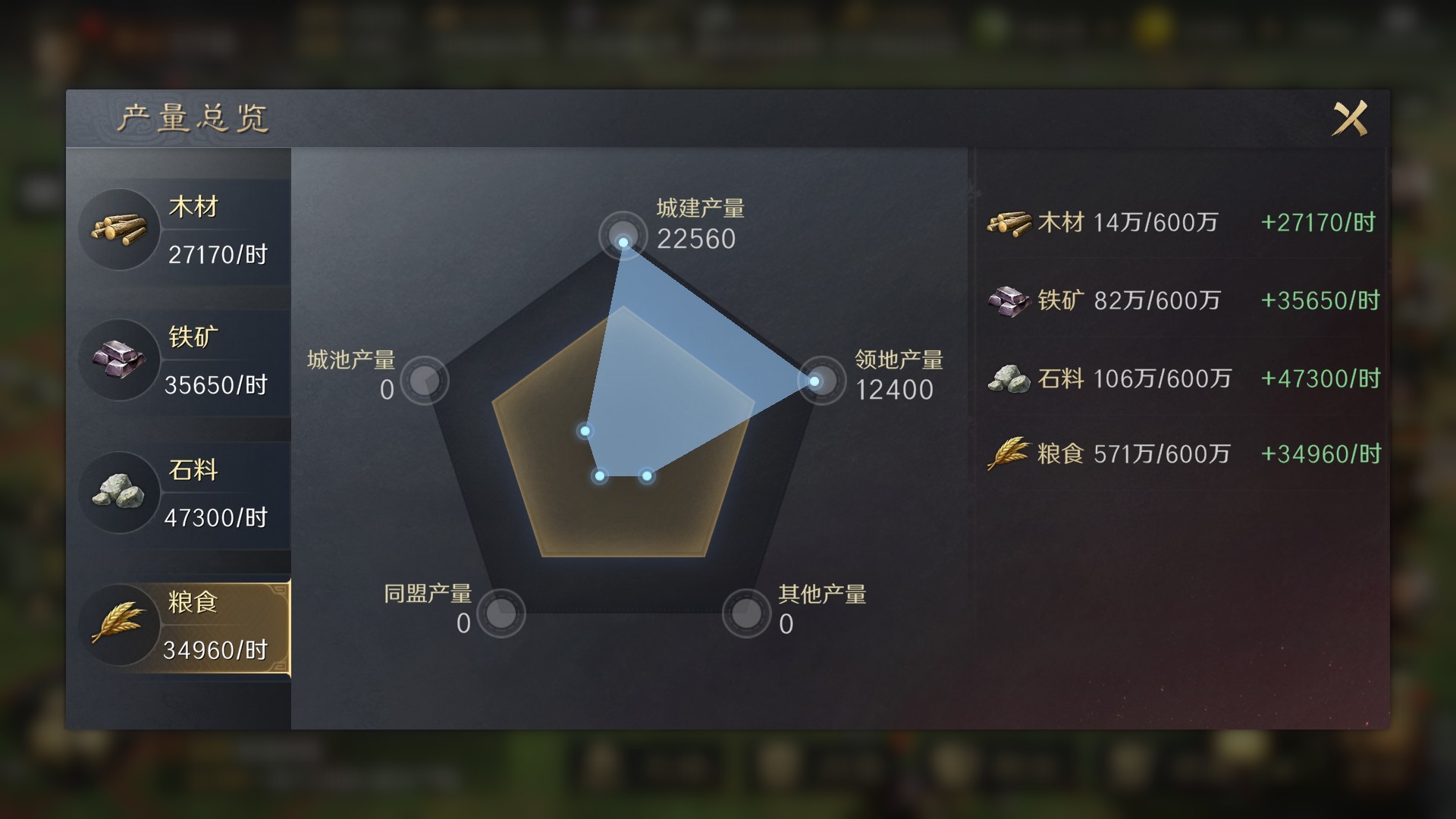This screenshot has height=819, width=1456.
Task: Select the 木材 wood resource icon
Action: click(x=119, y=227)
